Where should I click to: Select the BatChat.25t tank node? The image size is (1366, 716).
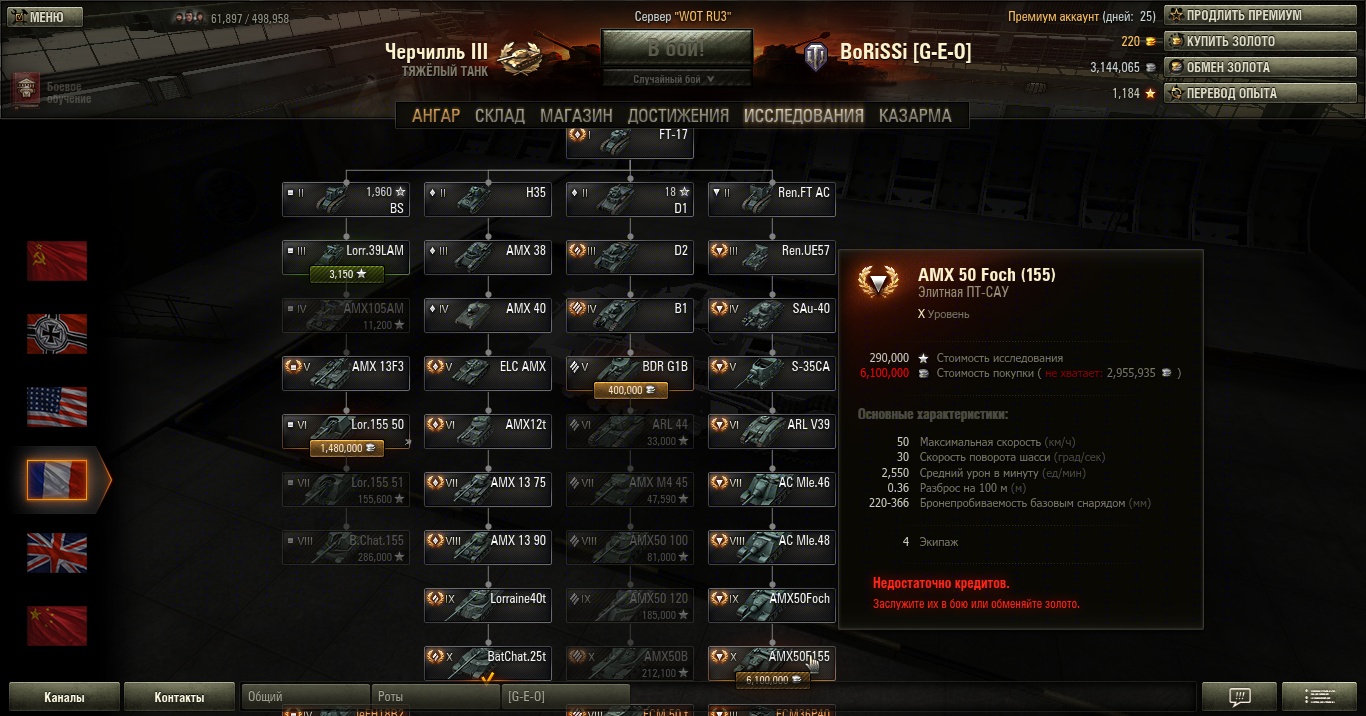tap(488, 658)
